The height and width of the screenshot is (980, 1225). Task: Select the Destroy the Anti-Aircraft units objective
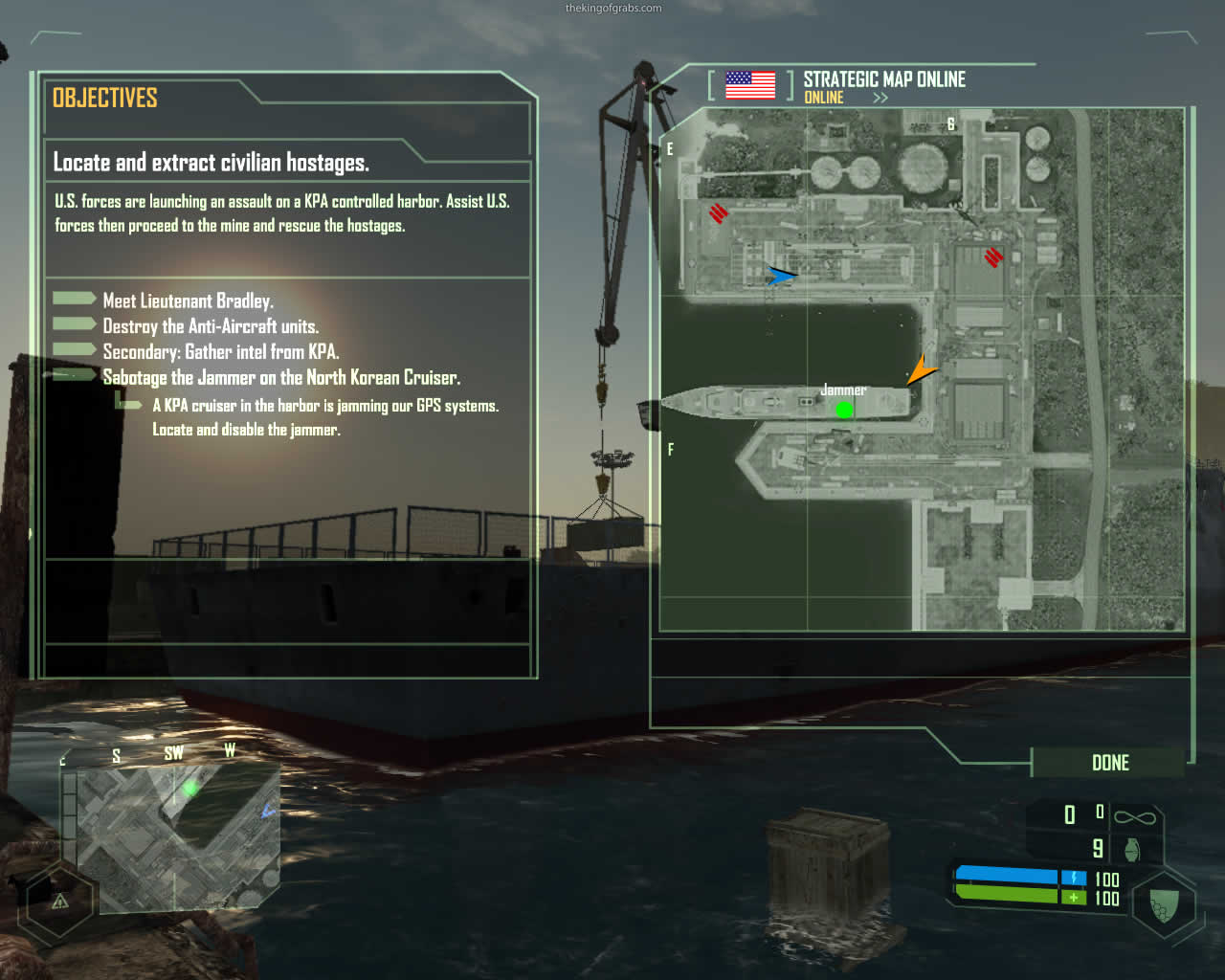(x=211, y=326)
